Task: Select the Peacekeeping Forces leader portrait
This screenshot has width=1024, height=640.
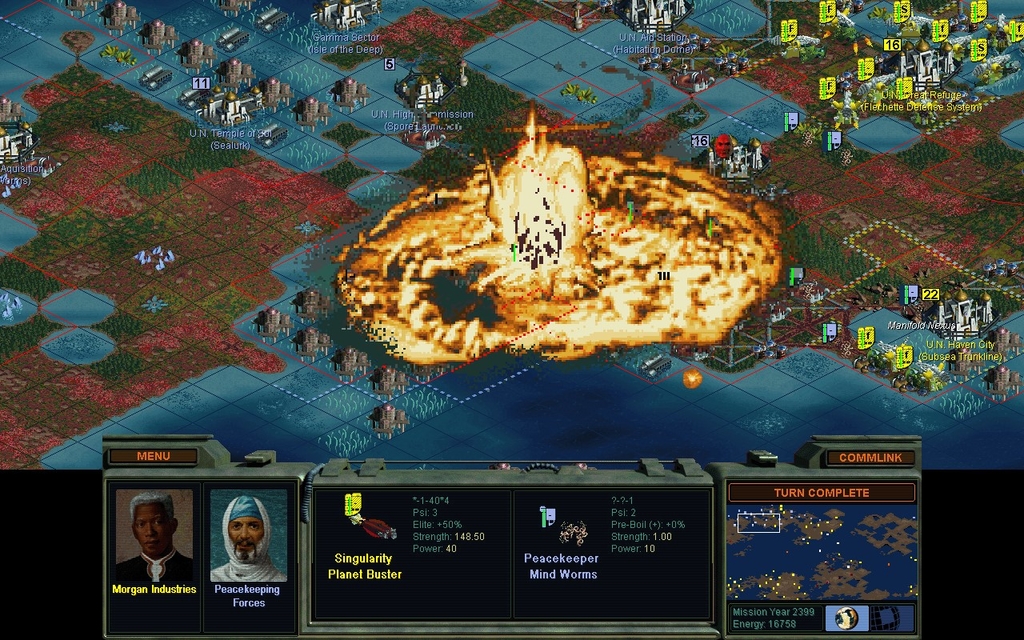Action: click(248, 536)
